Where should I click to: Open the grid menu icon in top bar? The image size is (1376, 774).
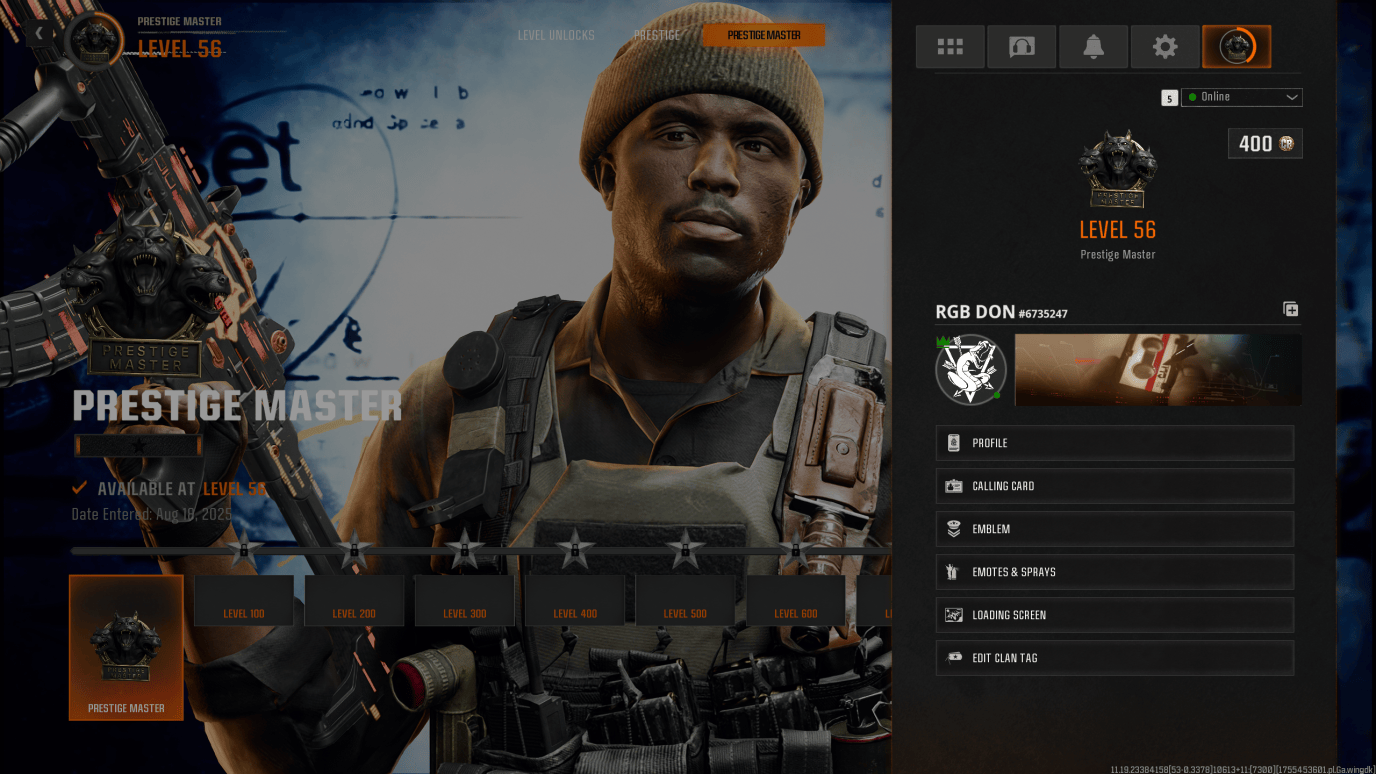click(x=949, y=46)
